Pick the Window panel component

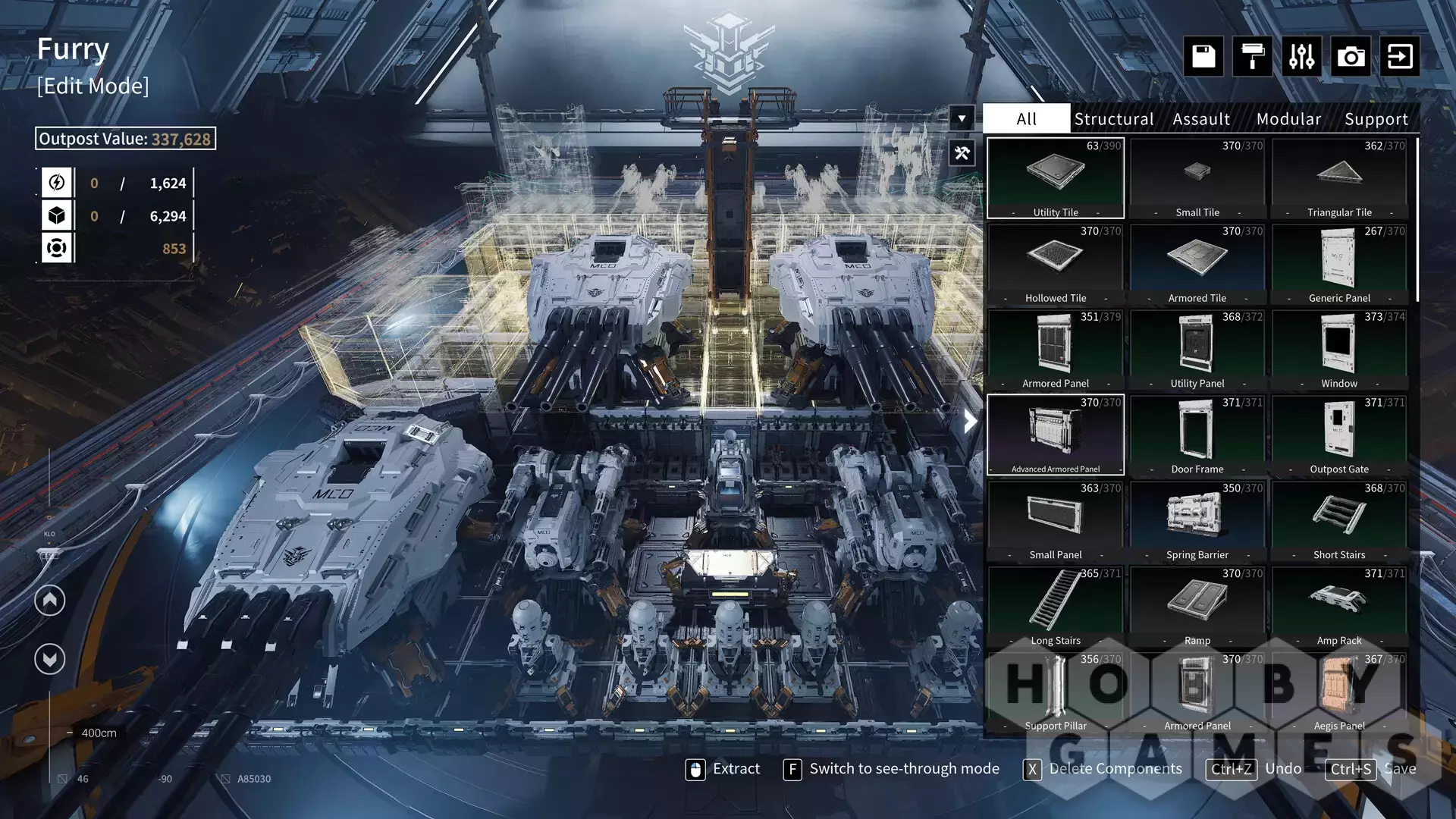click(1339, 349)
